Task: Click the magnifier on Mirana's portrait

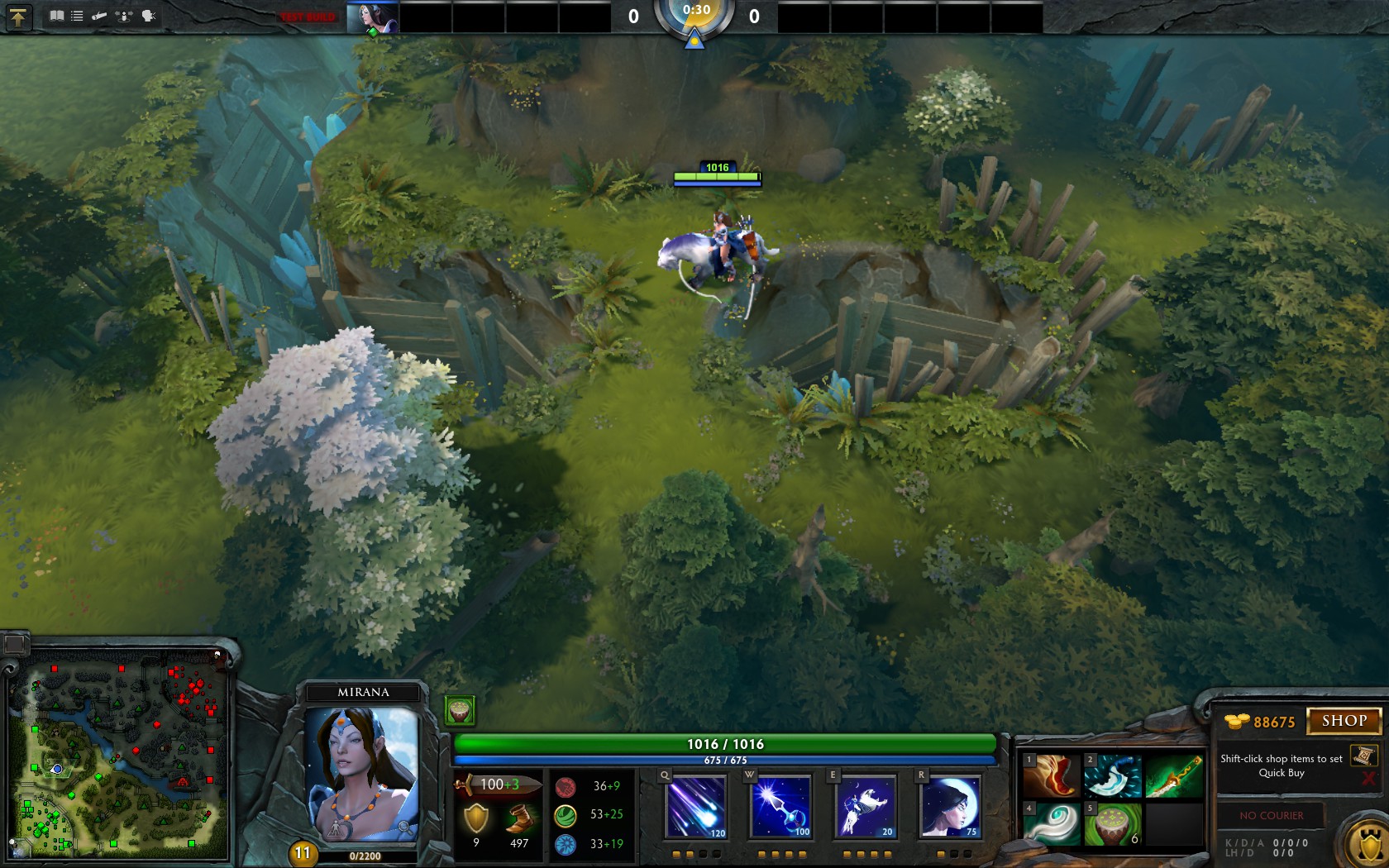Action: 403,827
